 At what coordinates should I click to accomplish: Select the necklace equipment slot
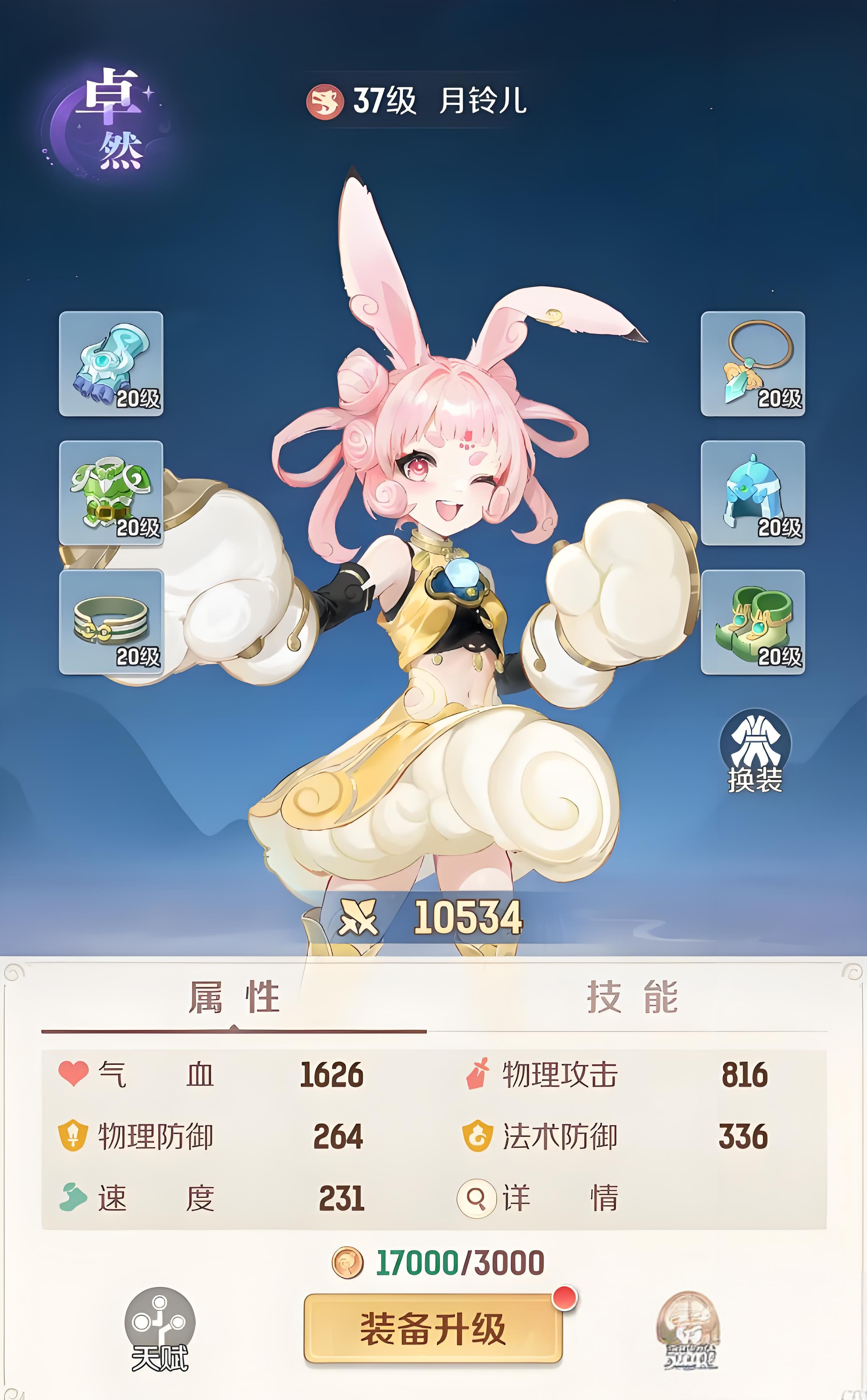752,364
